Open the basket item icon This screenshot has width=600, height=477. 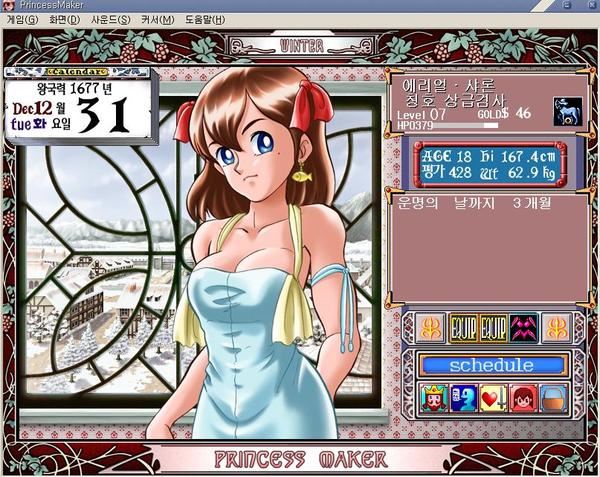(x=551, y=400)
